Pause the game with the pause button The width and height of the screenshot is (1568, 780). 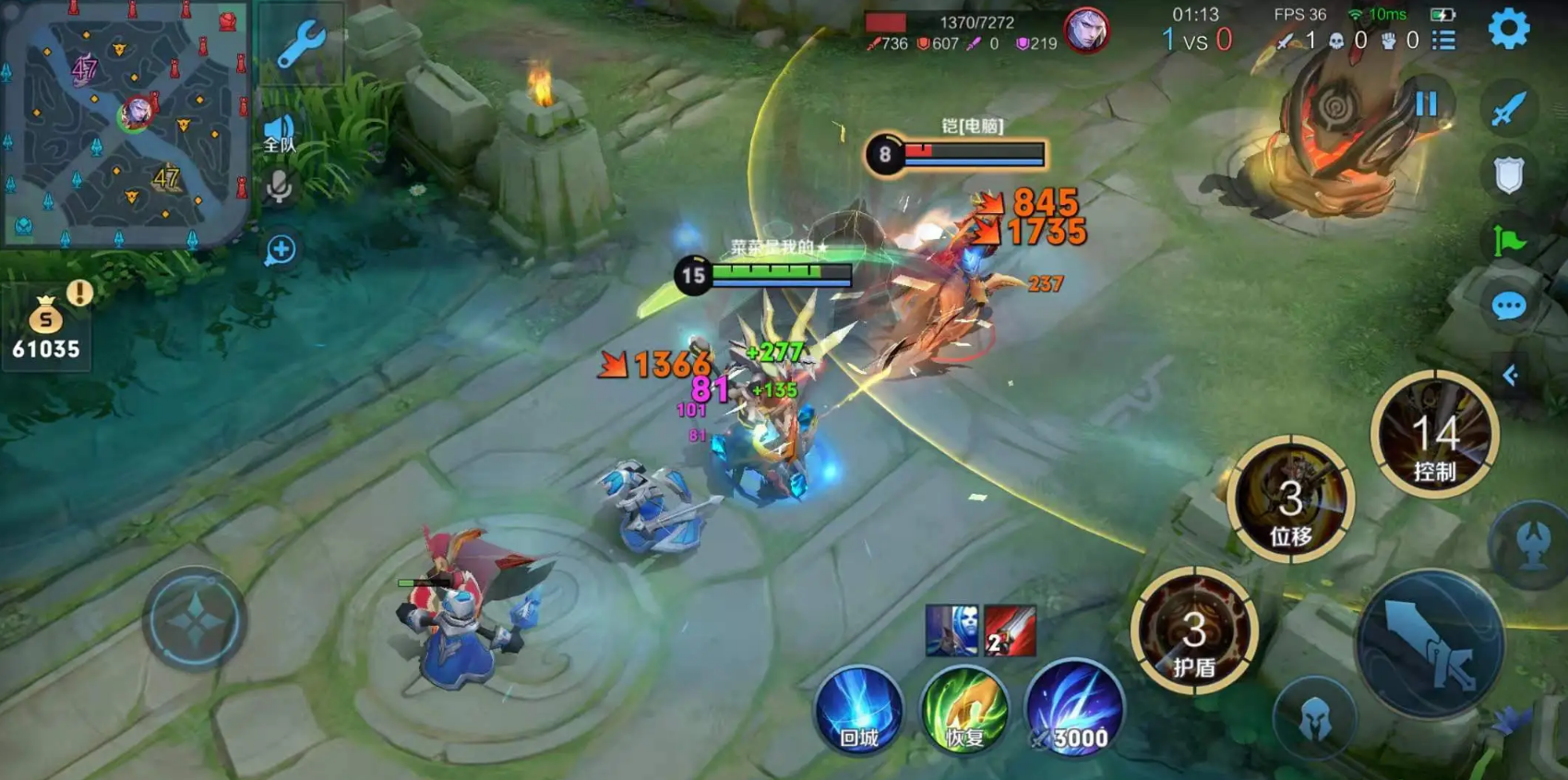point(1426,103)
